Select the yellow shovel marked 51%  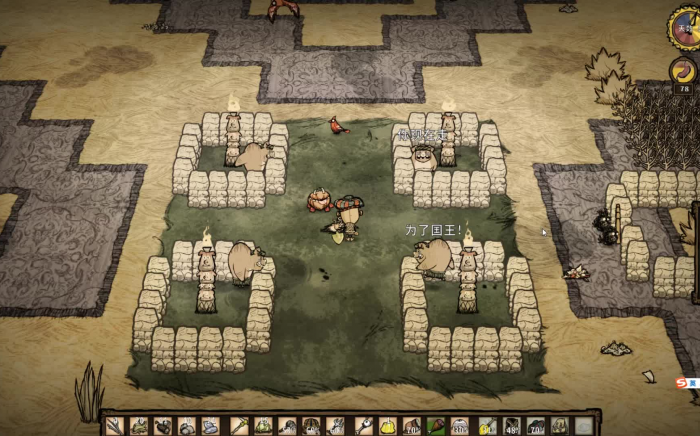[487, 426]
